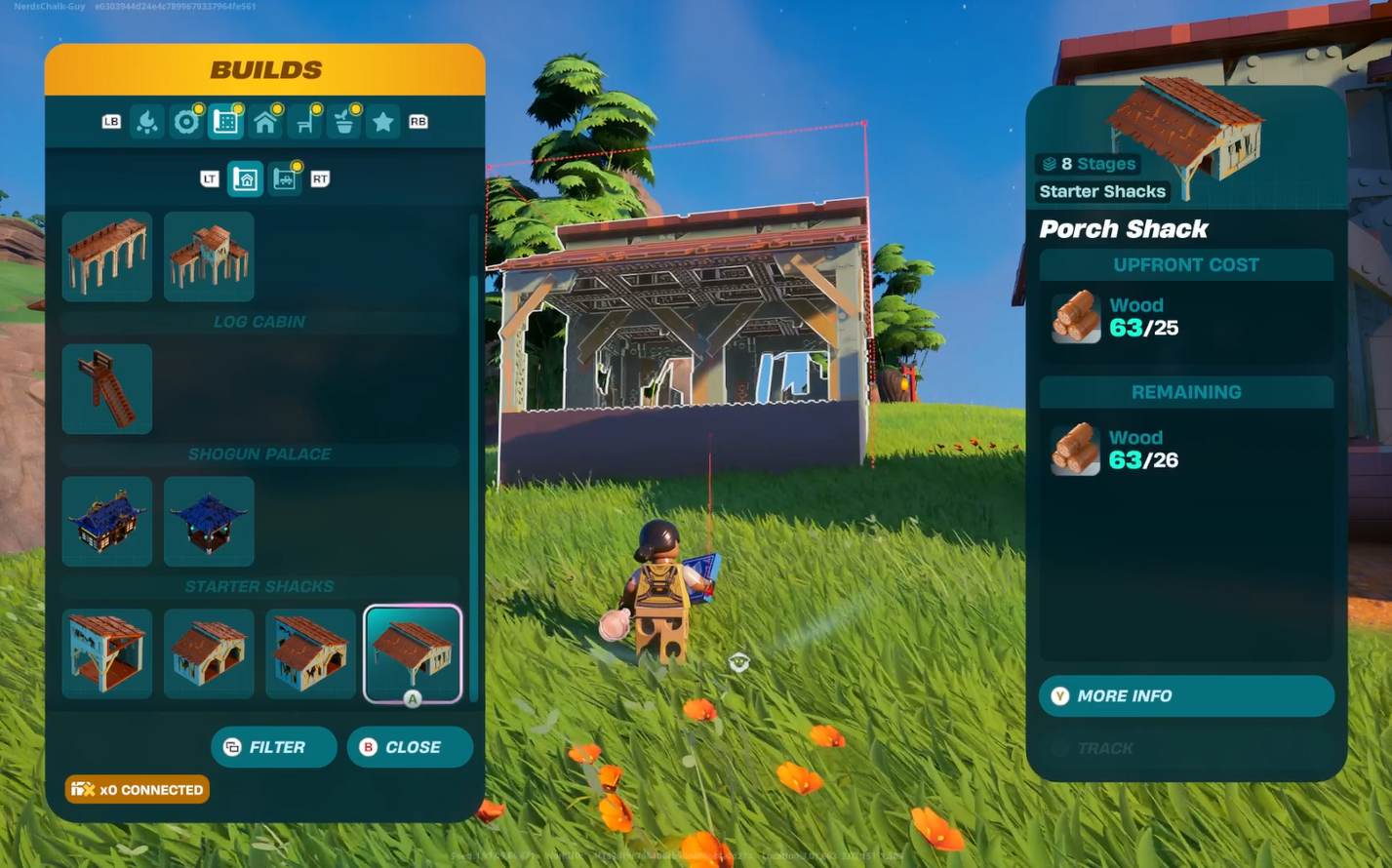Select the house blueprint sub-tab
This screenshot has height=868, width=1392.
tap(245, 179)
